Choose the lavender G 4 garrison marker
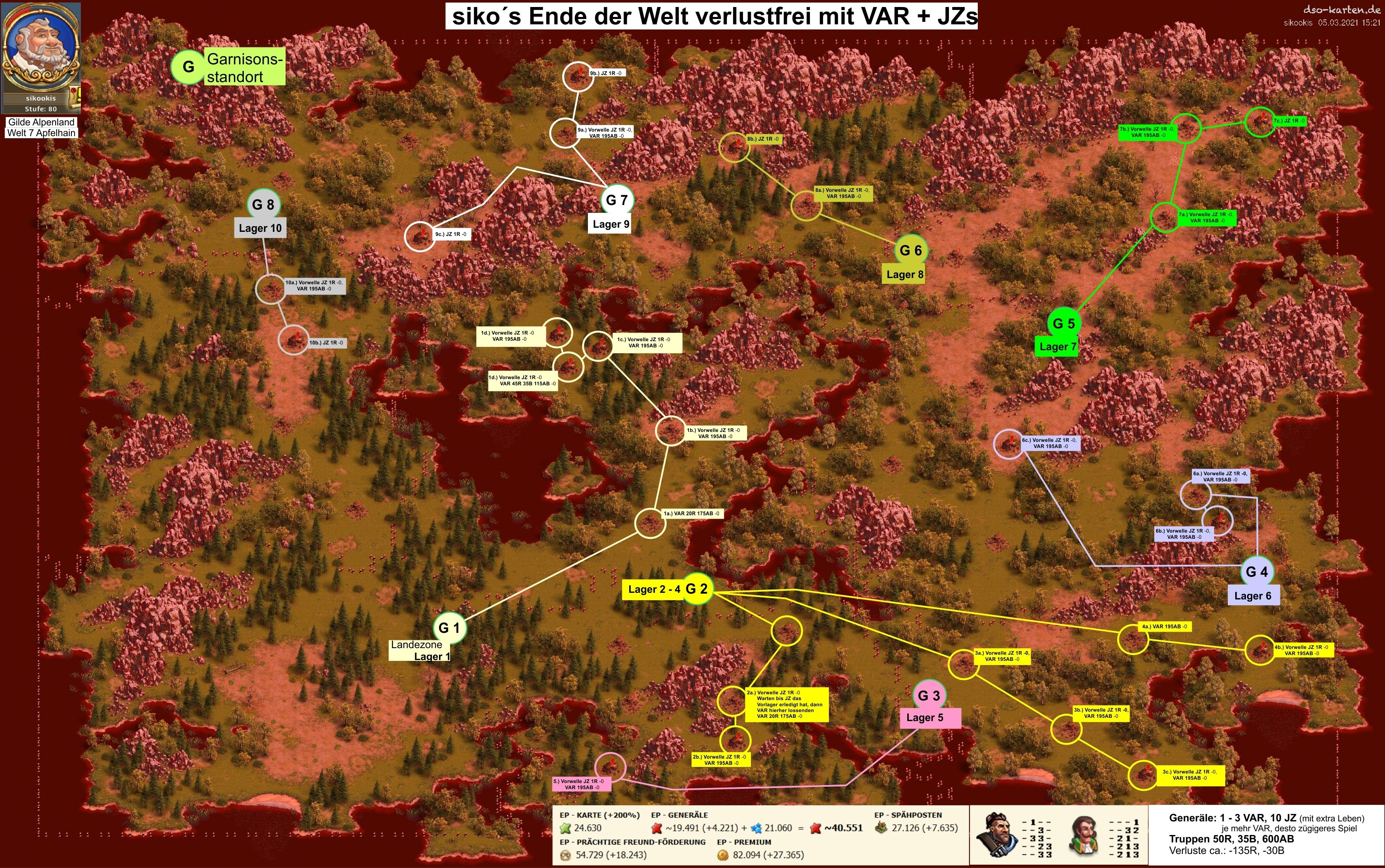Screen dimensions: 1385x868 point(1256,572)
